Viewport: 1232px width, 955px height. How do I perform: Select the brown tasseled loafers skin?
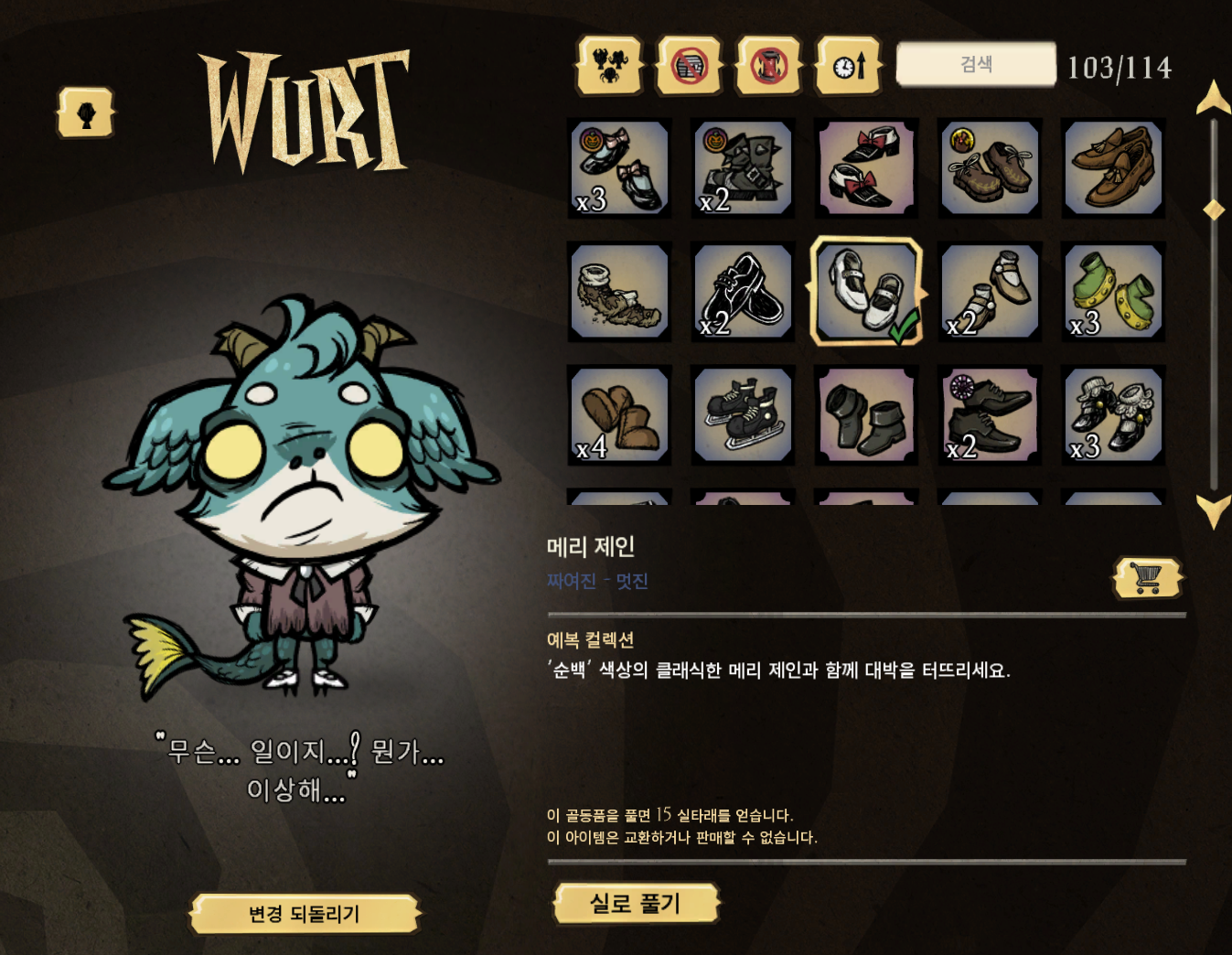pyautogui.click(x=1112, y=168)
